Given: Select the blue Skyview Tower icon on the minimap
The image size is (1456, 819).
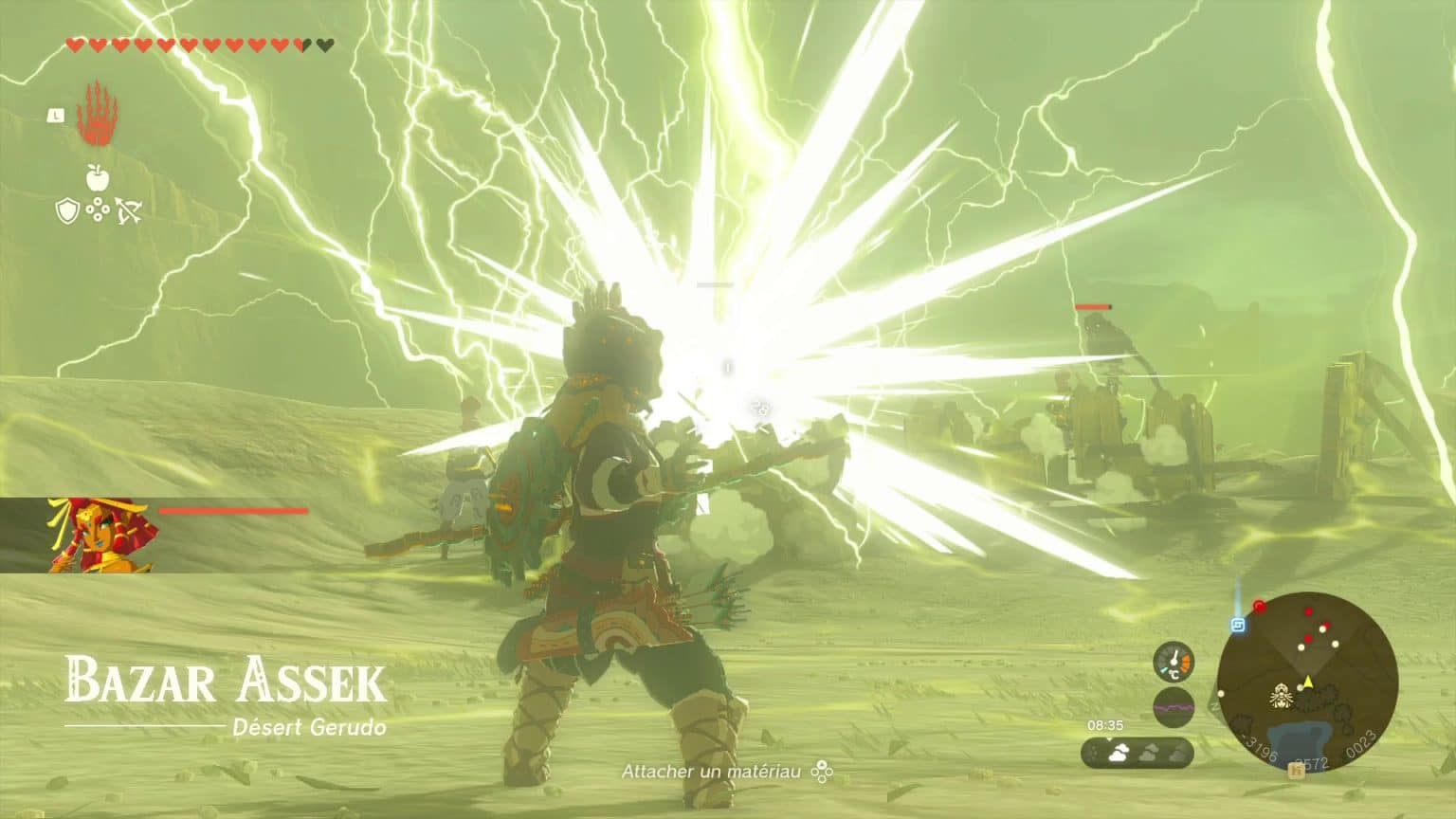Looking at the screenshot, I should coord(1237,626).
